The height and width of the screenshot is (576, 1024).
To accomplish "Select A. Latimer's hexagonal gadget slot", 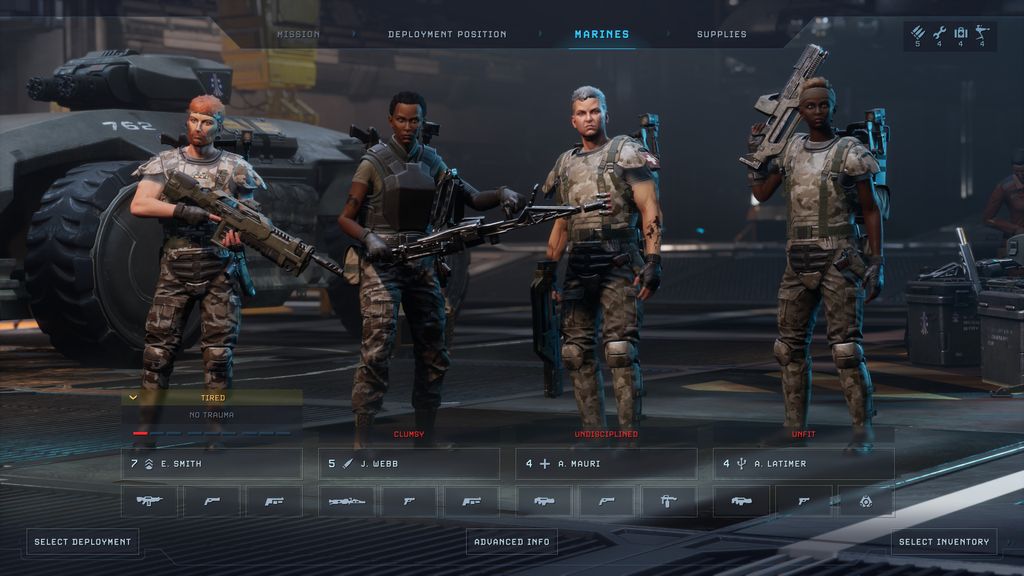I will click(866, 501).
